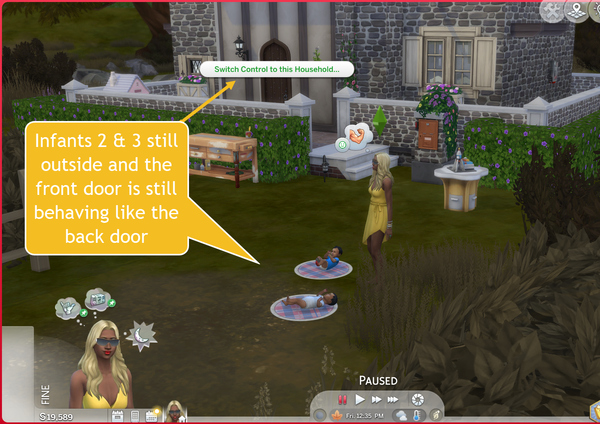Click the small Sim portrait in the household bar
The width and height of the screenshot is (600, 424).
point(174,412)
